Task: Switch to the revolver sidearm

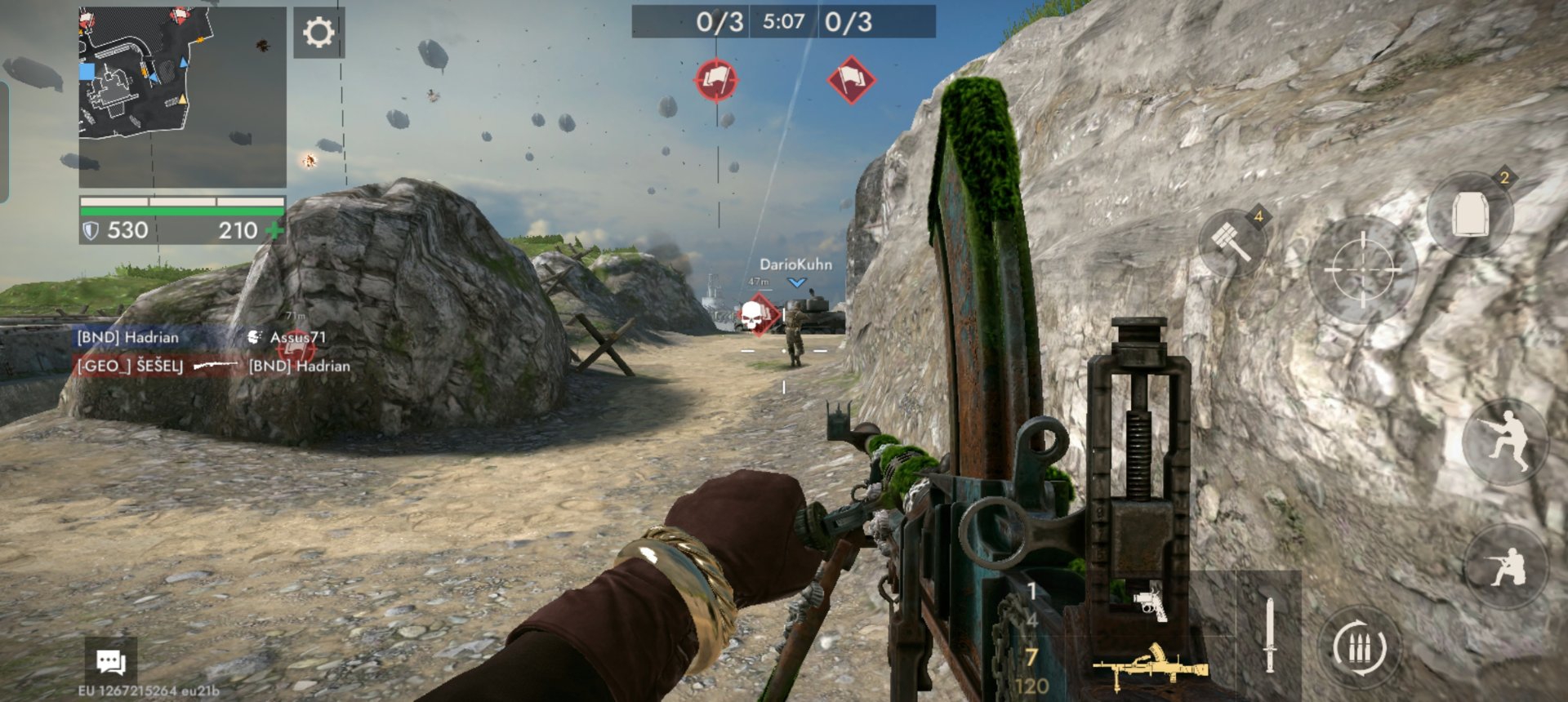Action: (x=1150, y=604)
